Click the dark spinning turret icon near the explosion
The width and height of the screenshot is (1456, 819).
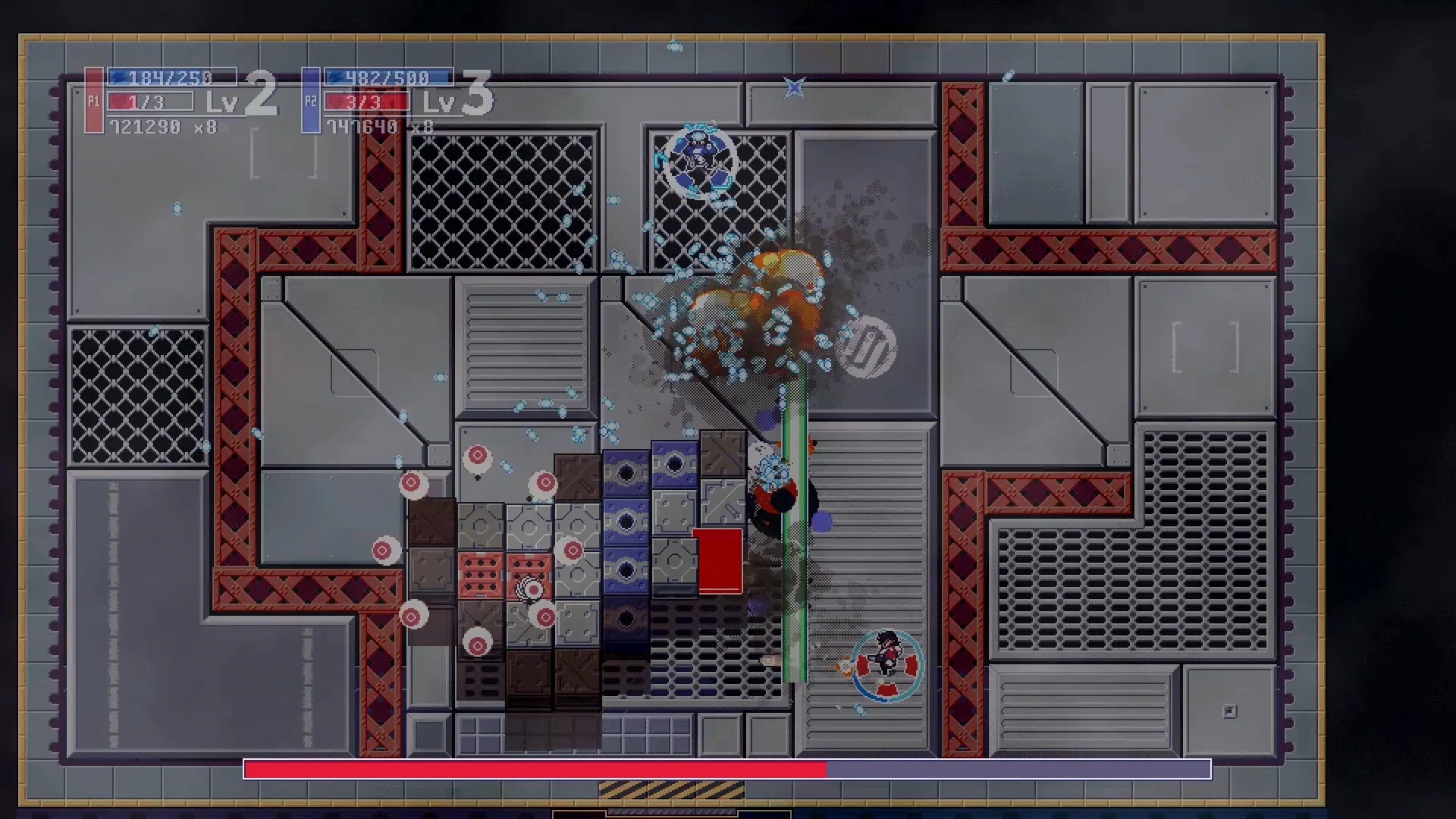pos(868,347)
